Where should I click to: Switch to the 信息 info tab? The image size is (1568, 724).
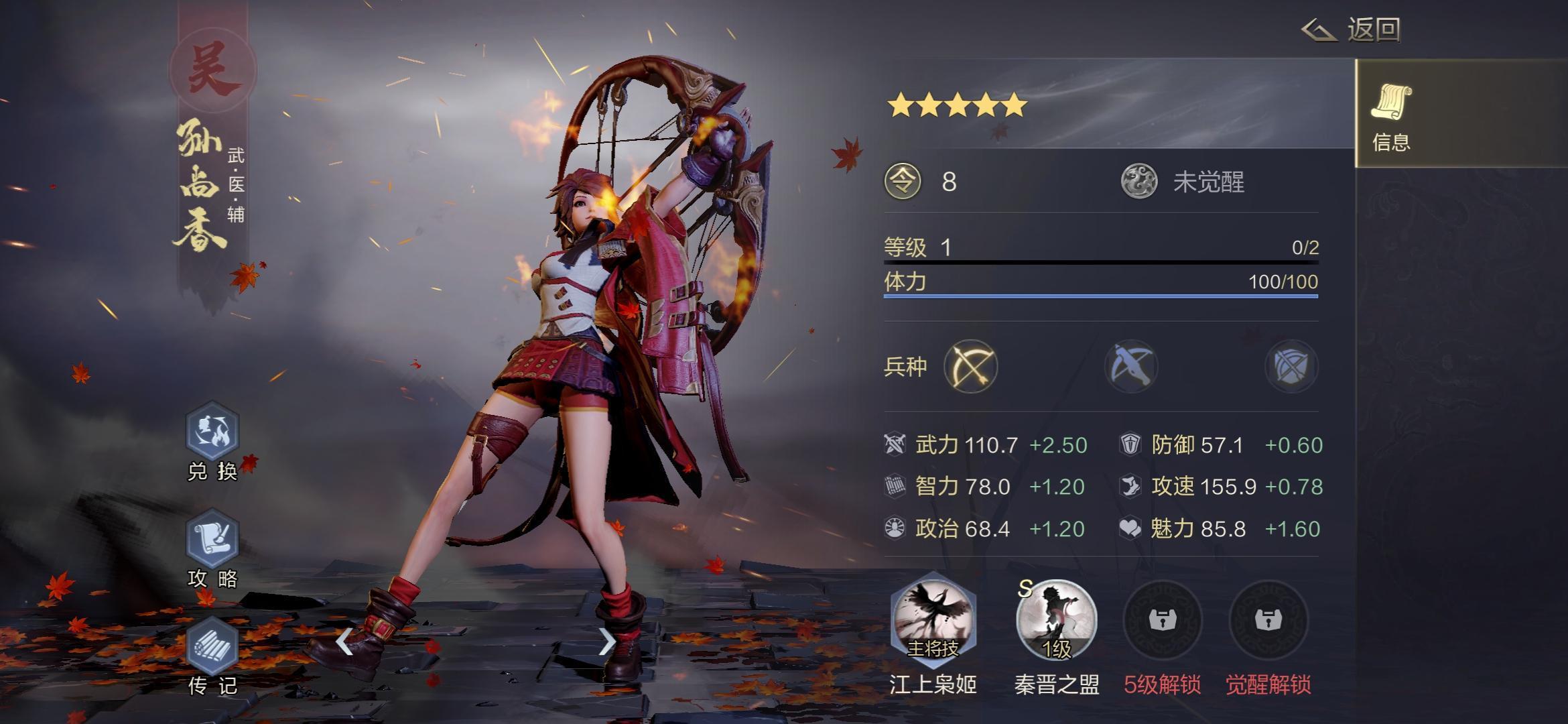pos(1392,114)
